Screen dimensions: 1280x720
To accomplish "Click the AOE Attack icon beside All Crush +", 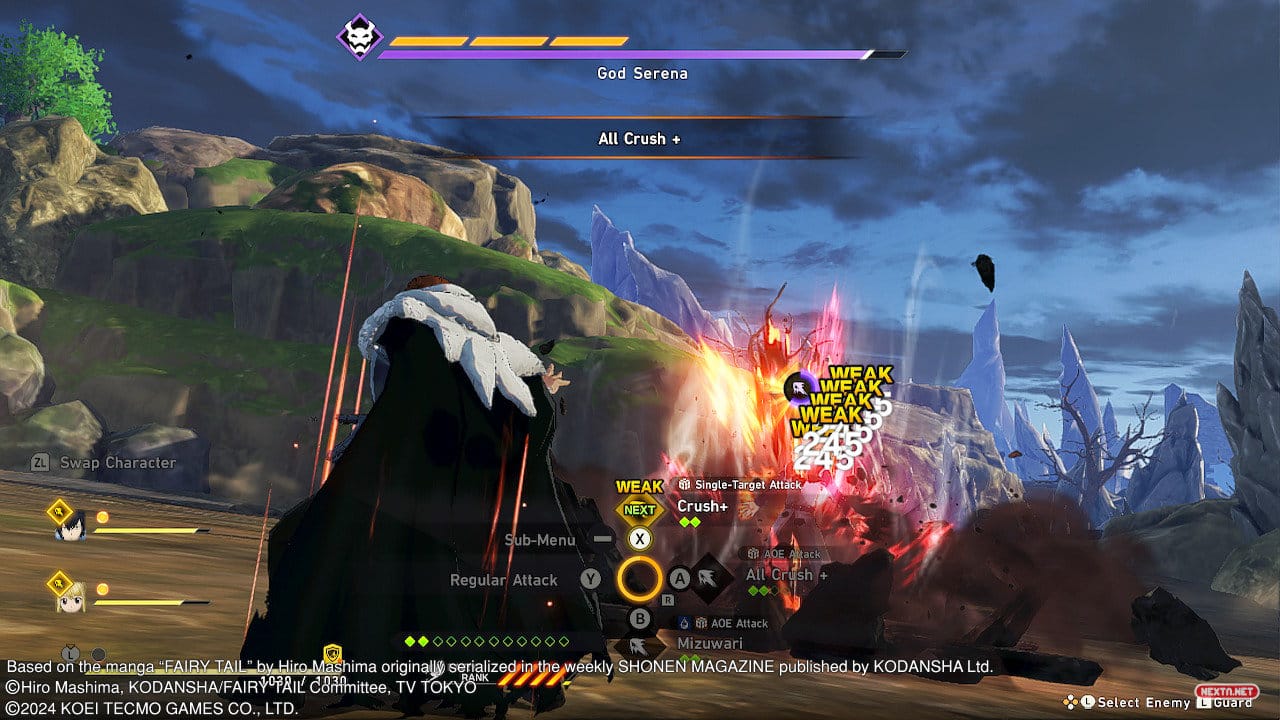I will click(x=754, y=554).
